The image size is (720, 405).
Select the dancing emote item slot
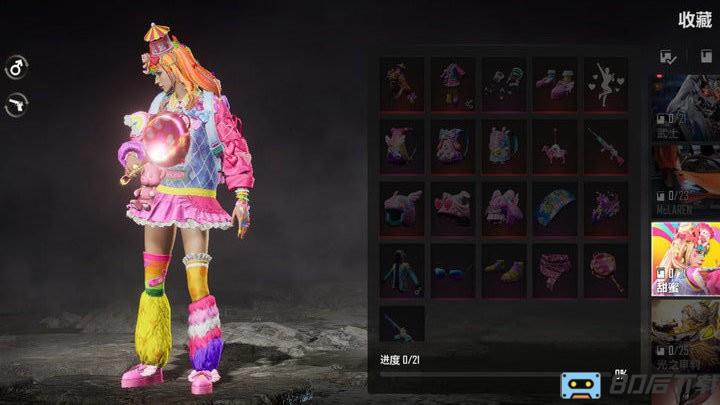(x=606, y=83)
